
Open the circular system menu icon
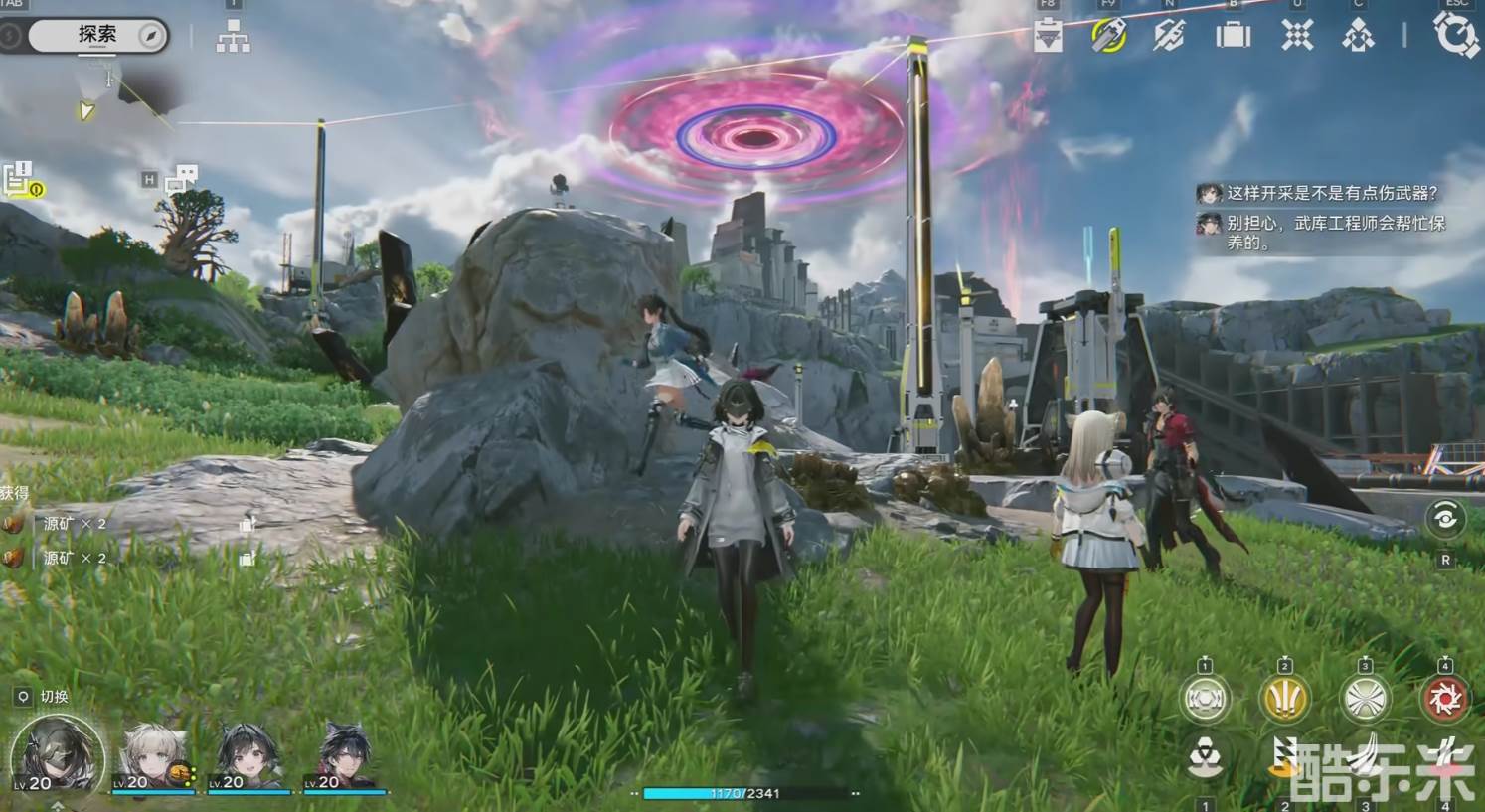[x=1456, y=35]
